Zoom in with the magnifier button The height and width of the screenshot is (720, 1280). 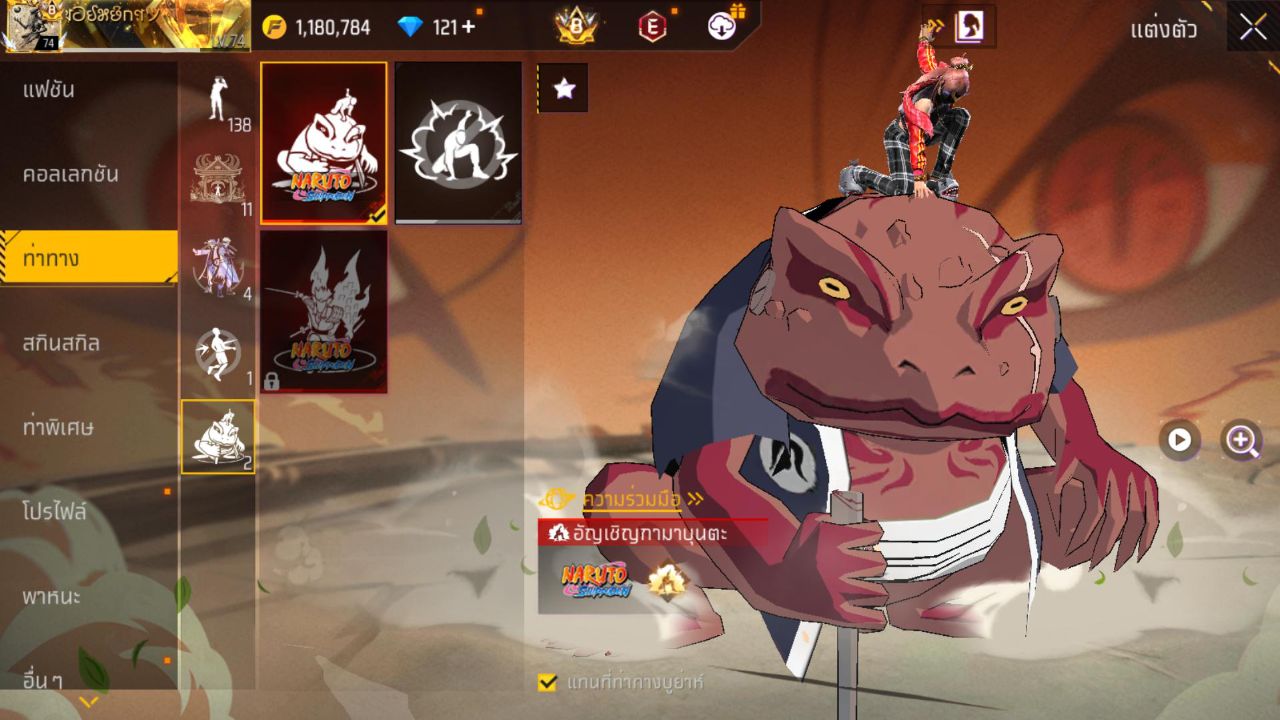click(1242, 440)
